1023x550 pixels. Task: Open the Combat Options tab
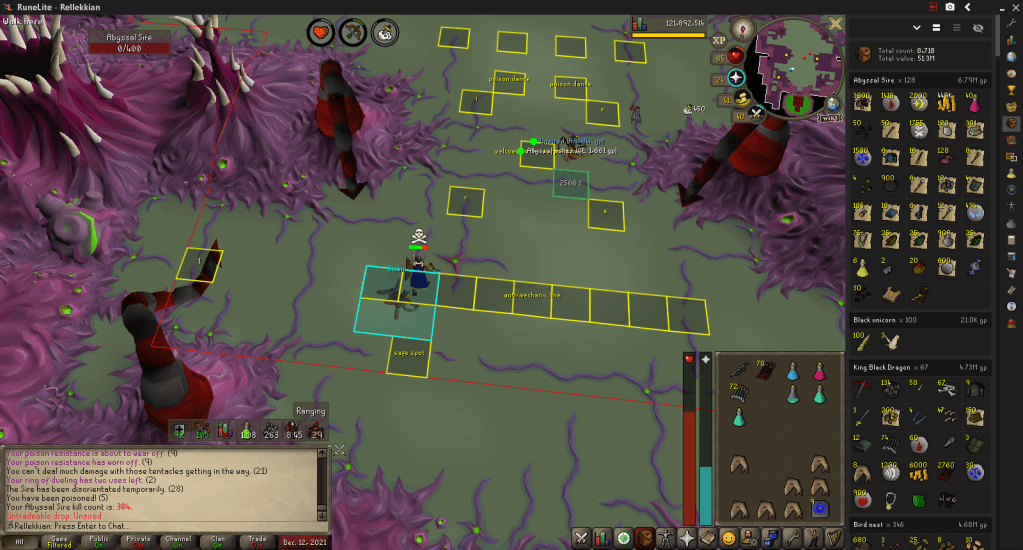pyautogui.click(x=579, y=538)
